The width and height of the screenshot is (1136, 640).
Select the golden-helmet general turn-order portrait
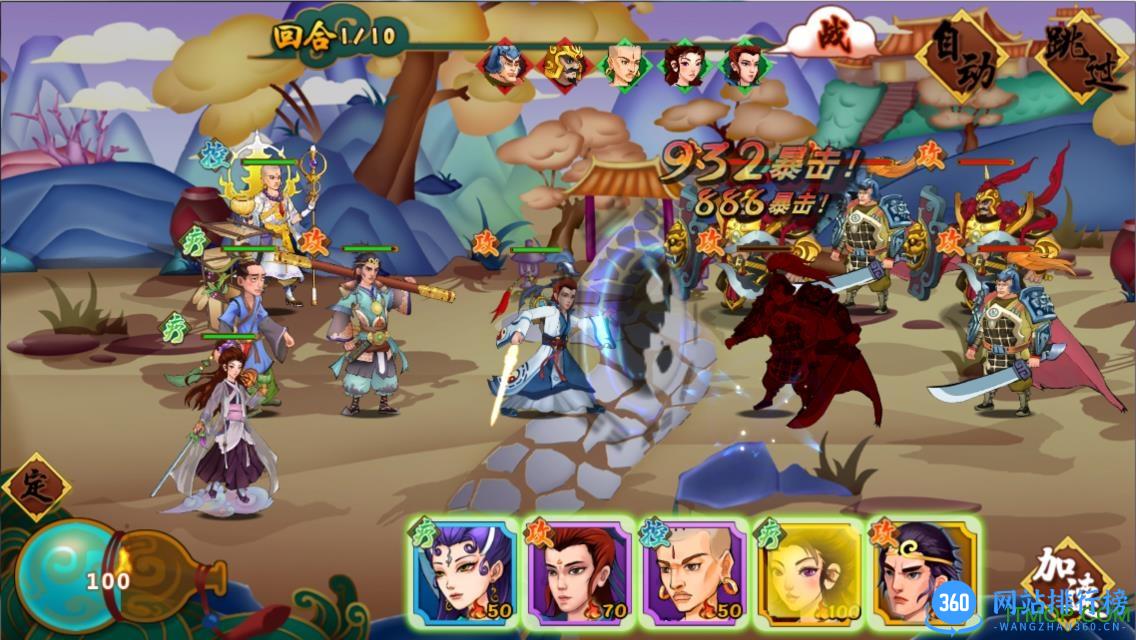(562, 64)
